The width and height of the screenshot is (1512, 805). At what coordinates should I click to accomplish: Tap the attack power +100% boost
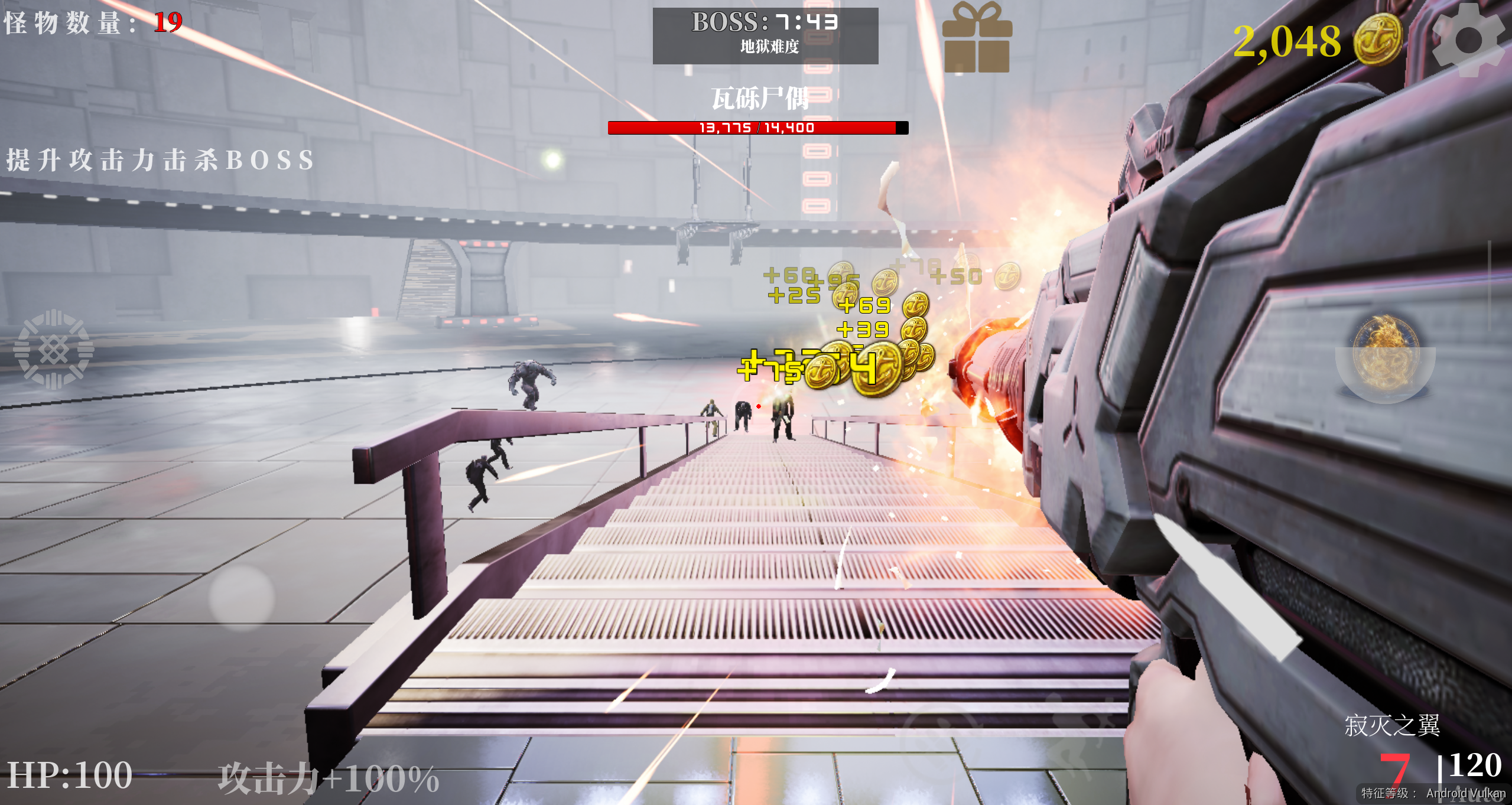click(329, 778)
